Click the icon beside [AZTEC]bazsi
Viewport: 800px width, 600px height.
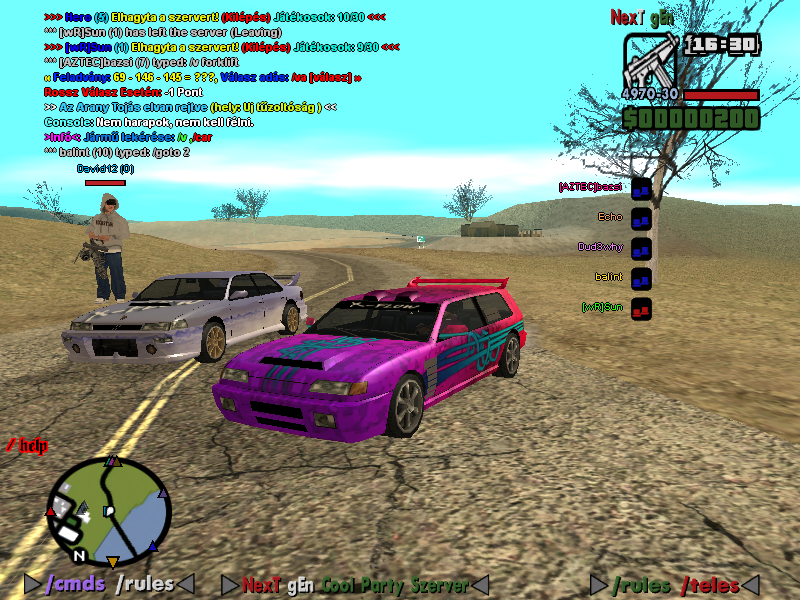point(641,188)
